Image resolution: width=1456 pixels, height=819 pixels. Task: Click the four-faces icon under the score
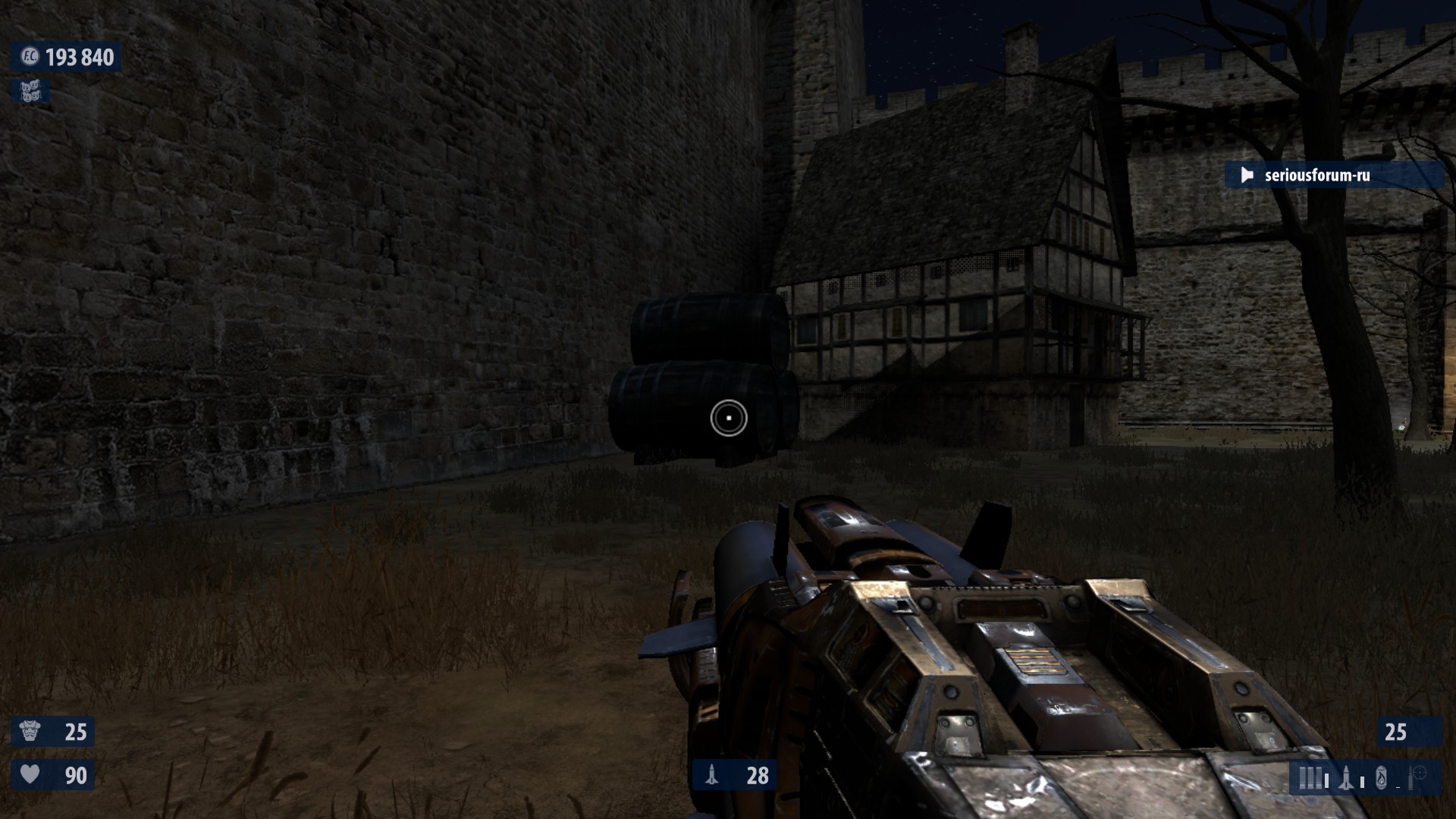pos(30,92)
